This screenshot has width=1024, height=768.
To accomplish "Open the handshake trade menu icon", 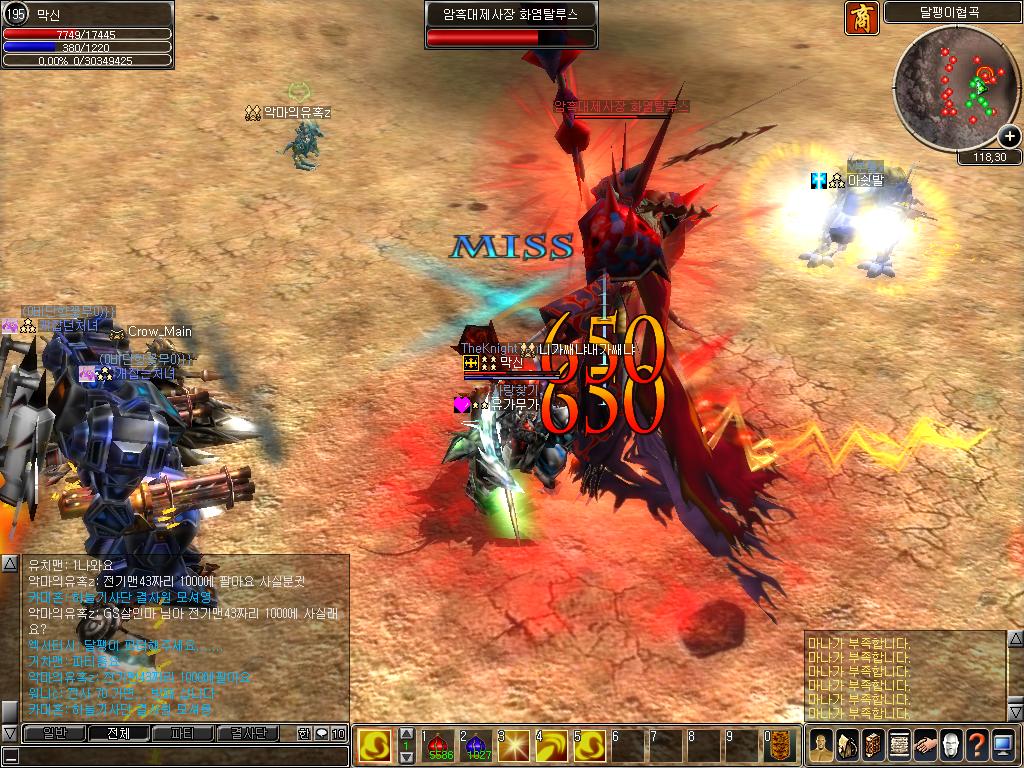I will pyautogui.click(x=925, y=746).
